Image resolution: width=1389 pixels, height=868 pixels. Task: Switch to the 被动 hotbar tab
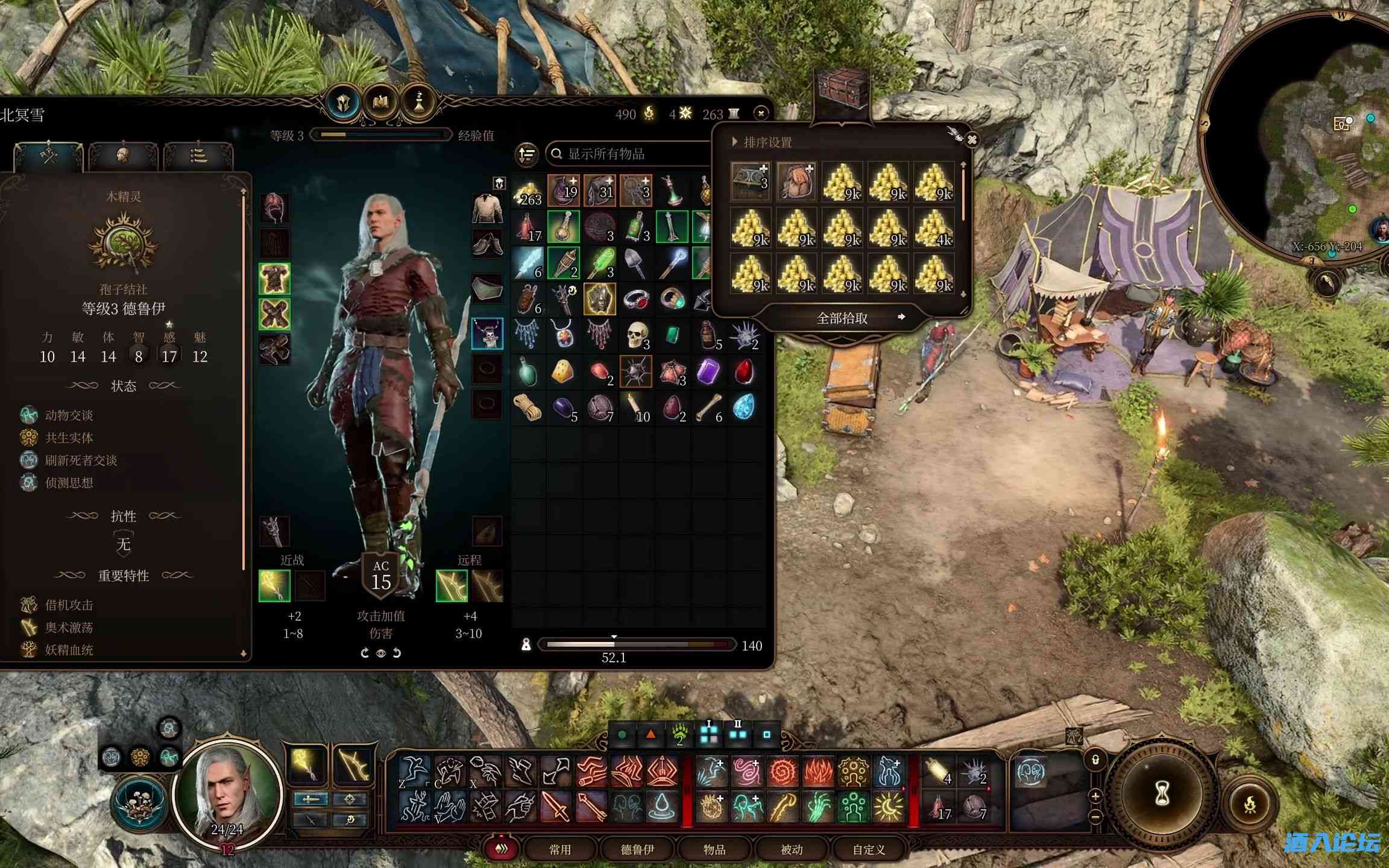791,849
